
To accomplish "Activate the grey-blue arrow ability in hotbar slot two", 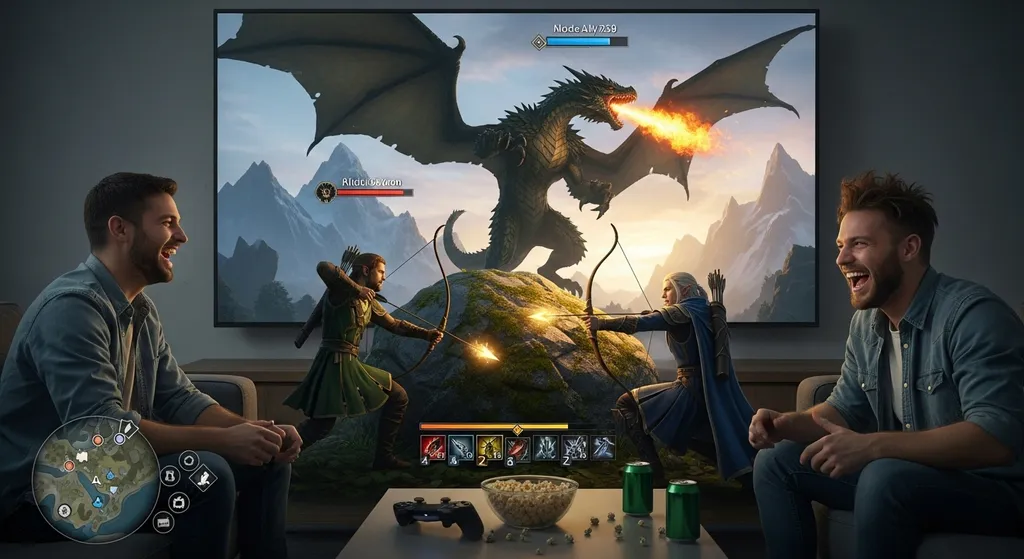I will click(x=461, y=447).
